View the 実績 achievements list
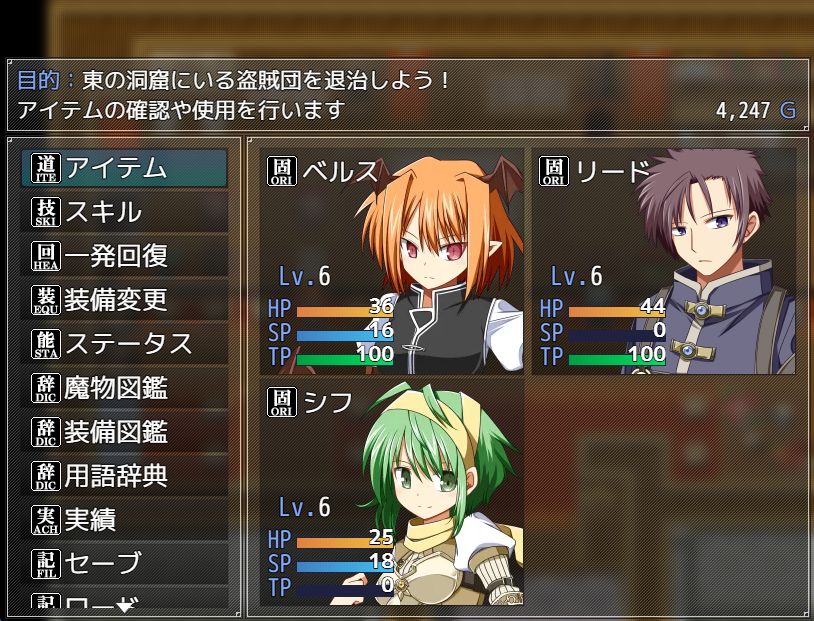814x621 pixels. pyautogui.click(x=124, y=520)
